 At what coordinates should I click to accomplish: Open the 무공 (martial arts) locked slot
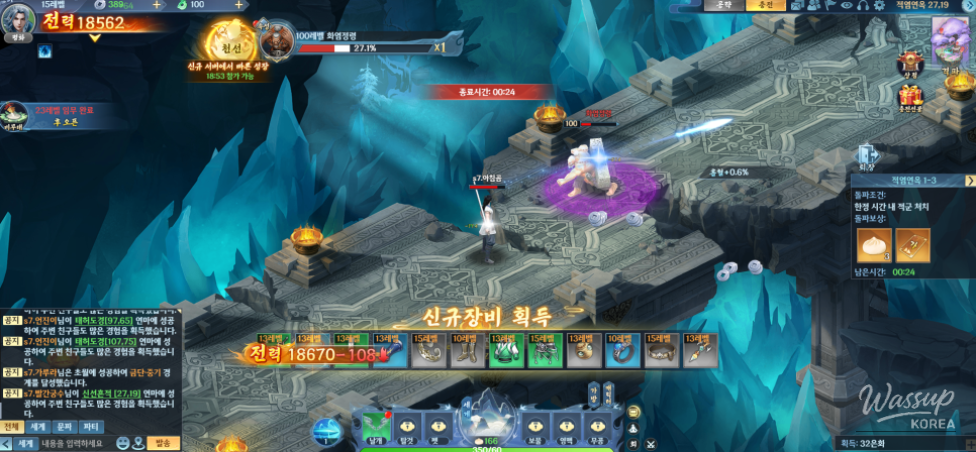click(596, 425)
